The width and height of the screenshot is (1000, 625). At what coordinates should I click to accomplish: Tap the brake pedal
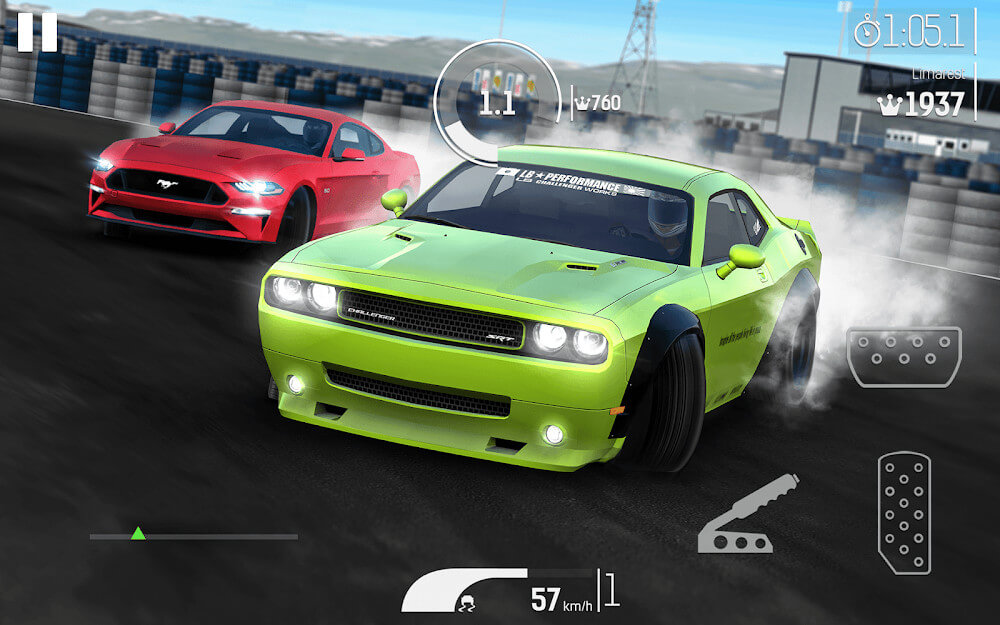click(903, 357)
